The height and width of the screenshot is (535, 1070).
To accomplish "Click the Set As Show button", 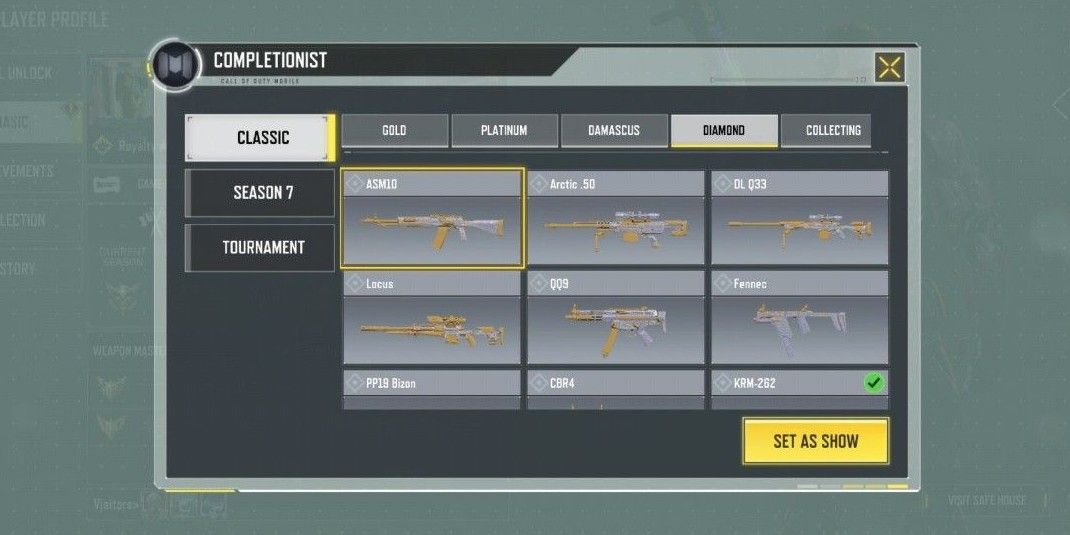I will (815, 441).
